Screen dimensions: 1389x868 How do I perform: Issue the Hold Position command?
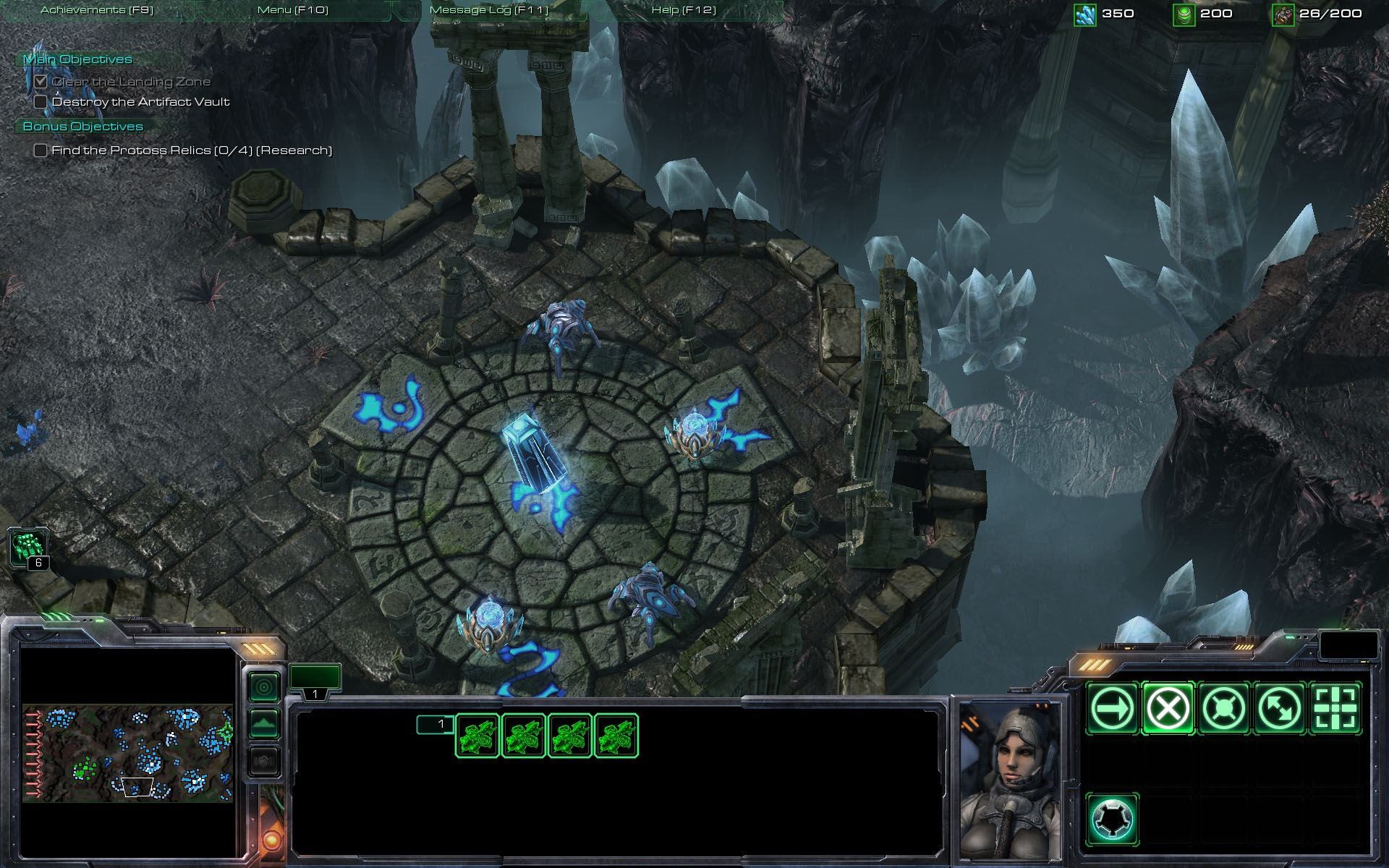1223,708
